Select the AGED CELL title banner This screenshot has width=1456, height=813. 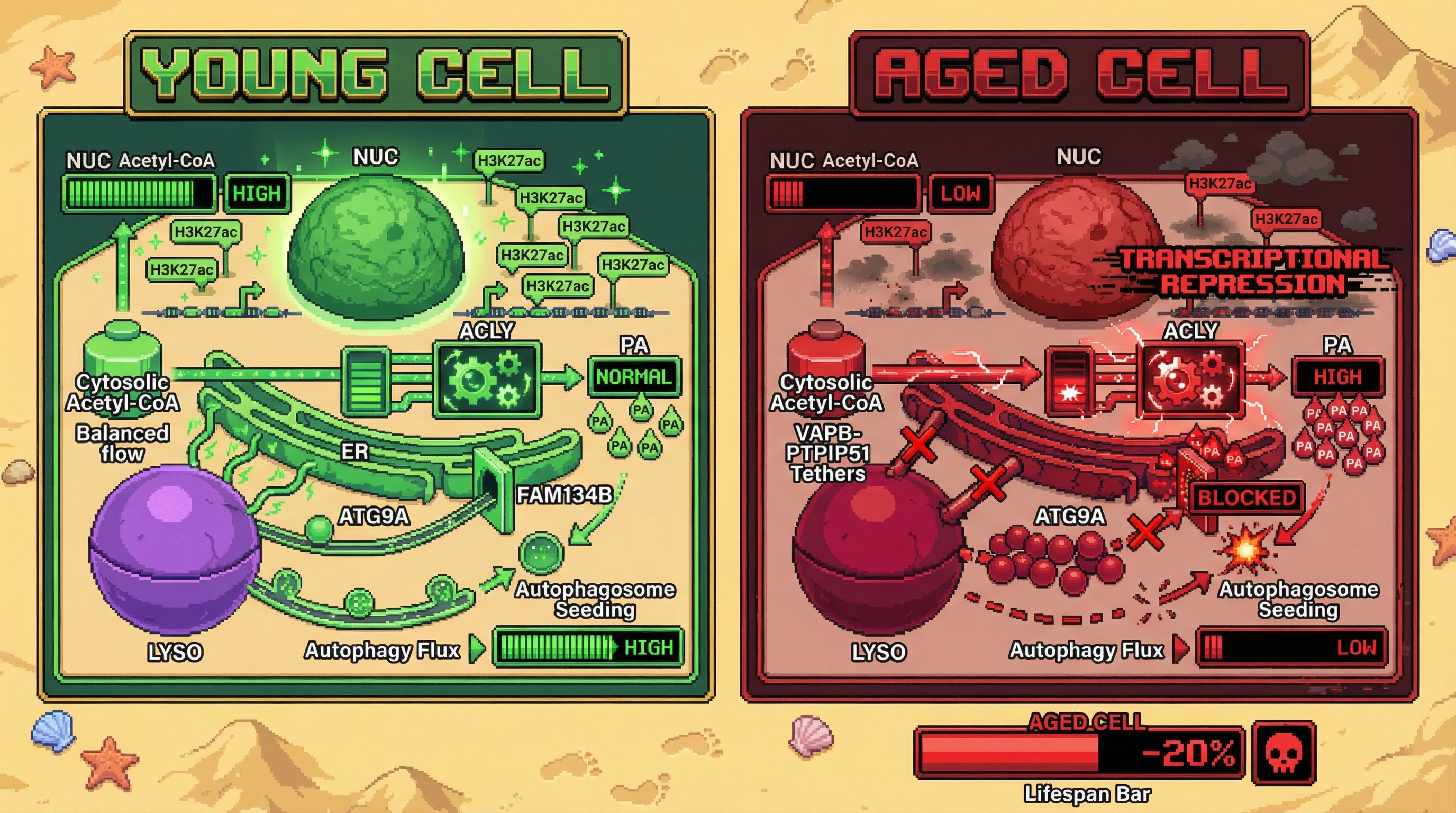1079,74
